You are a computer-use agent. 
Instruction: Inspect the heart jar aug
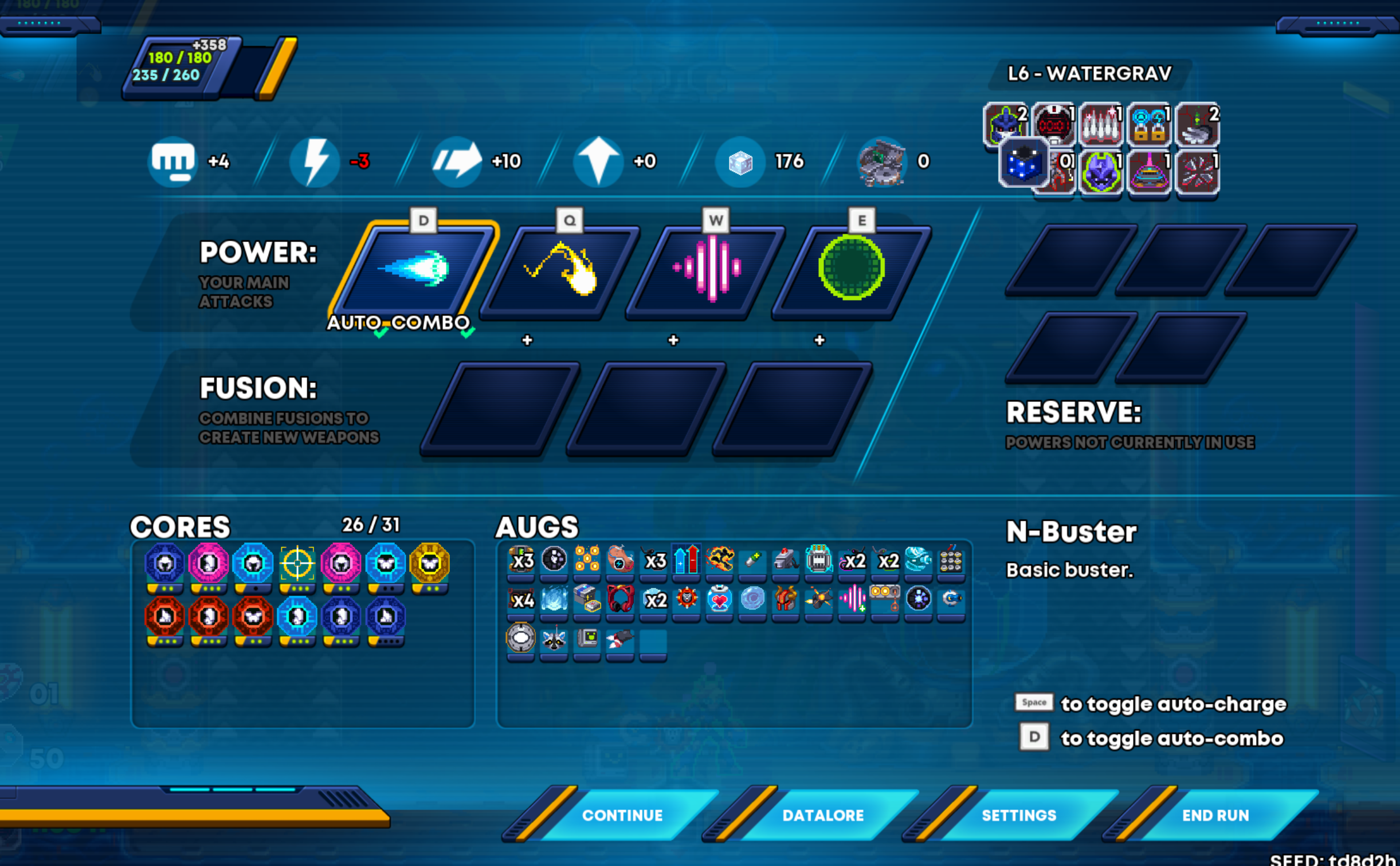(x=719, y=600)
